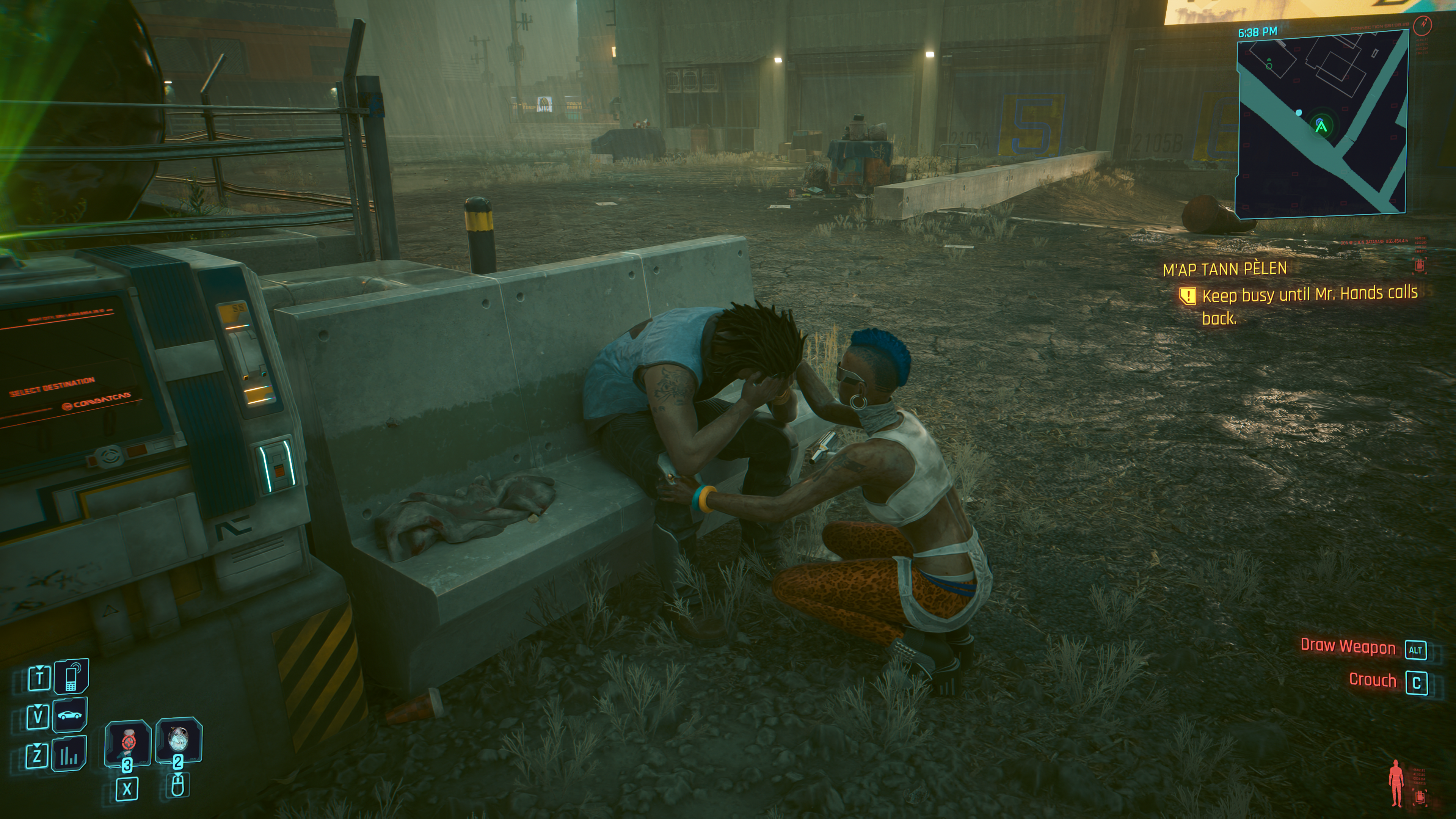Select the M'AP TANN PÈLEN quest tracker

1224,269
